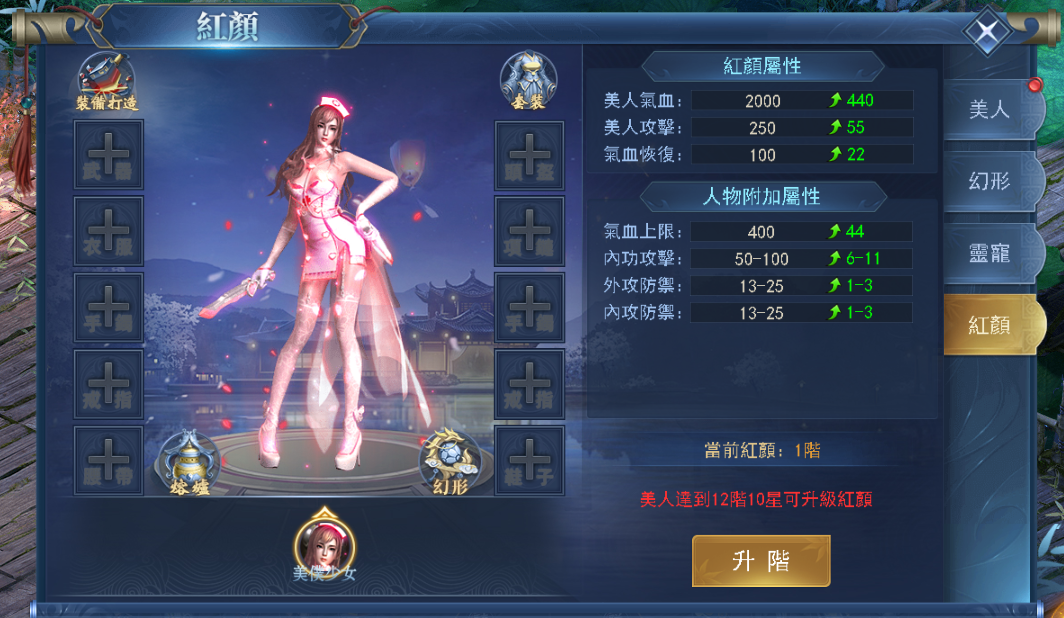Open the empty 項鏈 necklace slot
Image resolution: width=1064 pixels, height=618 pixels.
530,231
